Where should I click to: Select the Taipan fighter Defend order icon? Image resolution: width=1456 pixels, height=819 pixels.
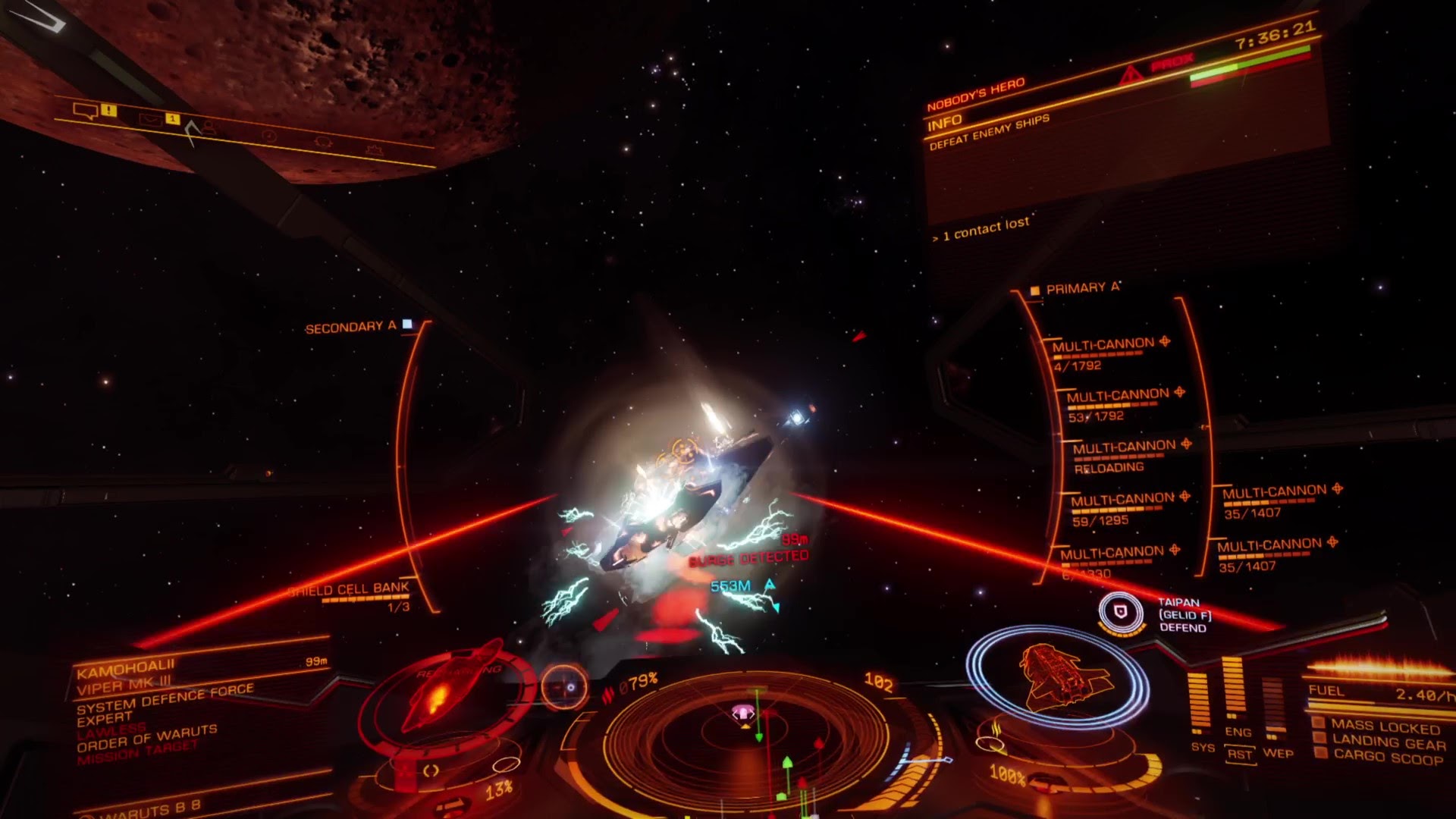click(1120, 611)
